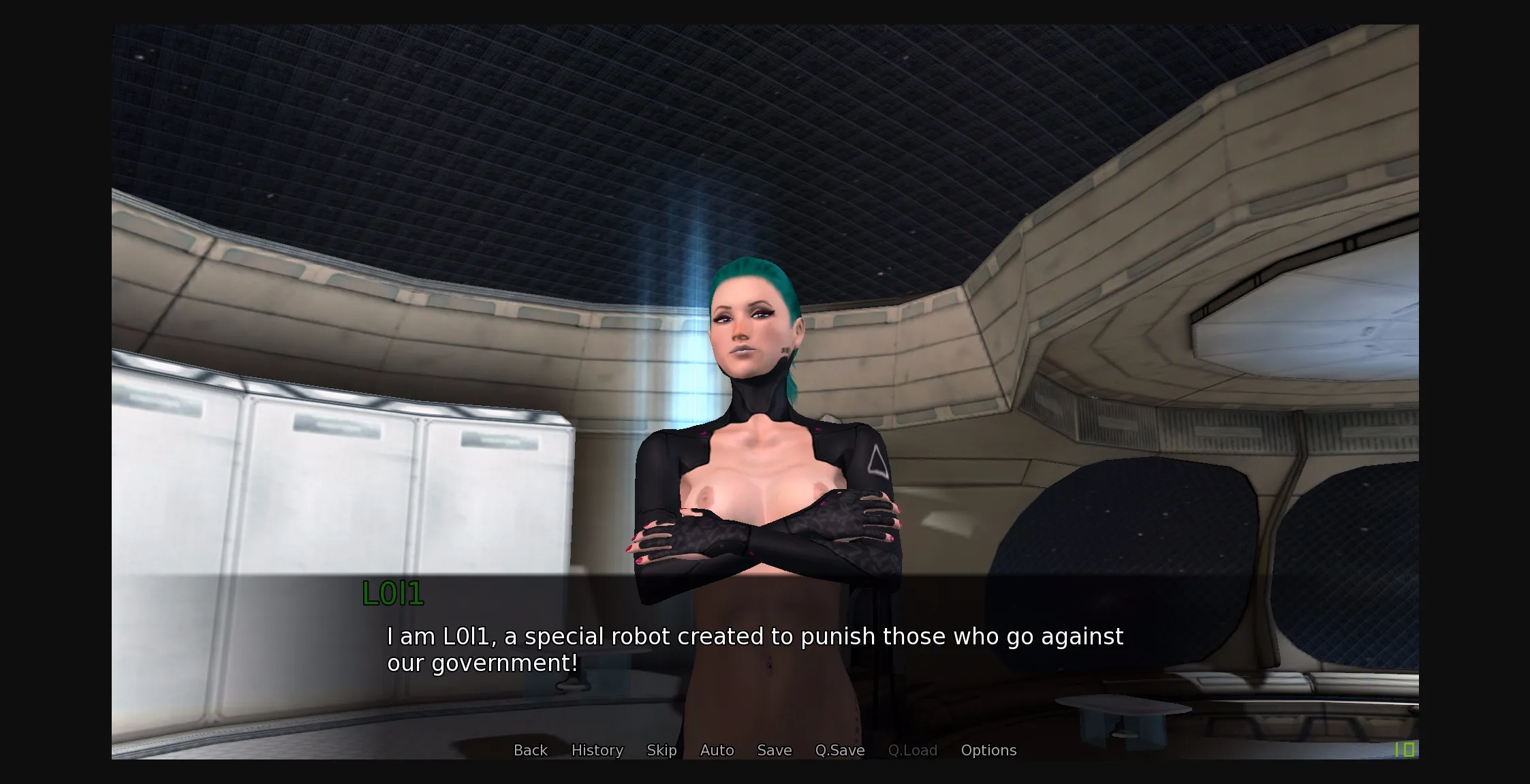Click the Options quick-menu entry

click(988, 750)
